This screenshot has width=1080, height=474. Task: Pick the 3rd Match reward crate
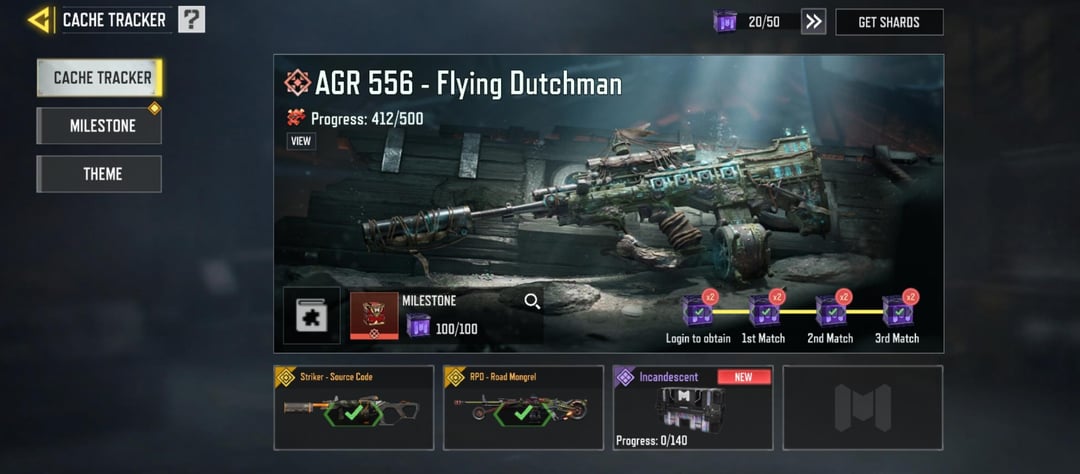pyautogui.click(x=897, y=312)
